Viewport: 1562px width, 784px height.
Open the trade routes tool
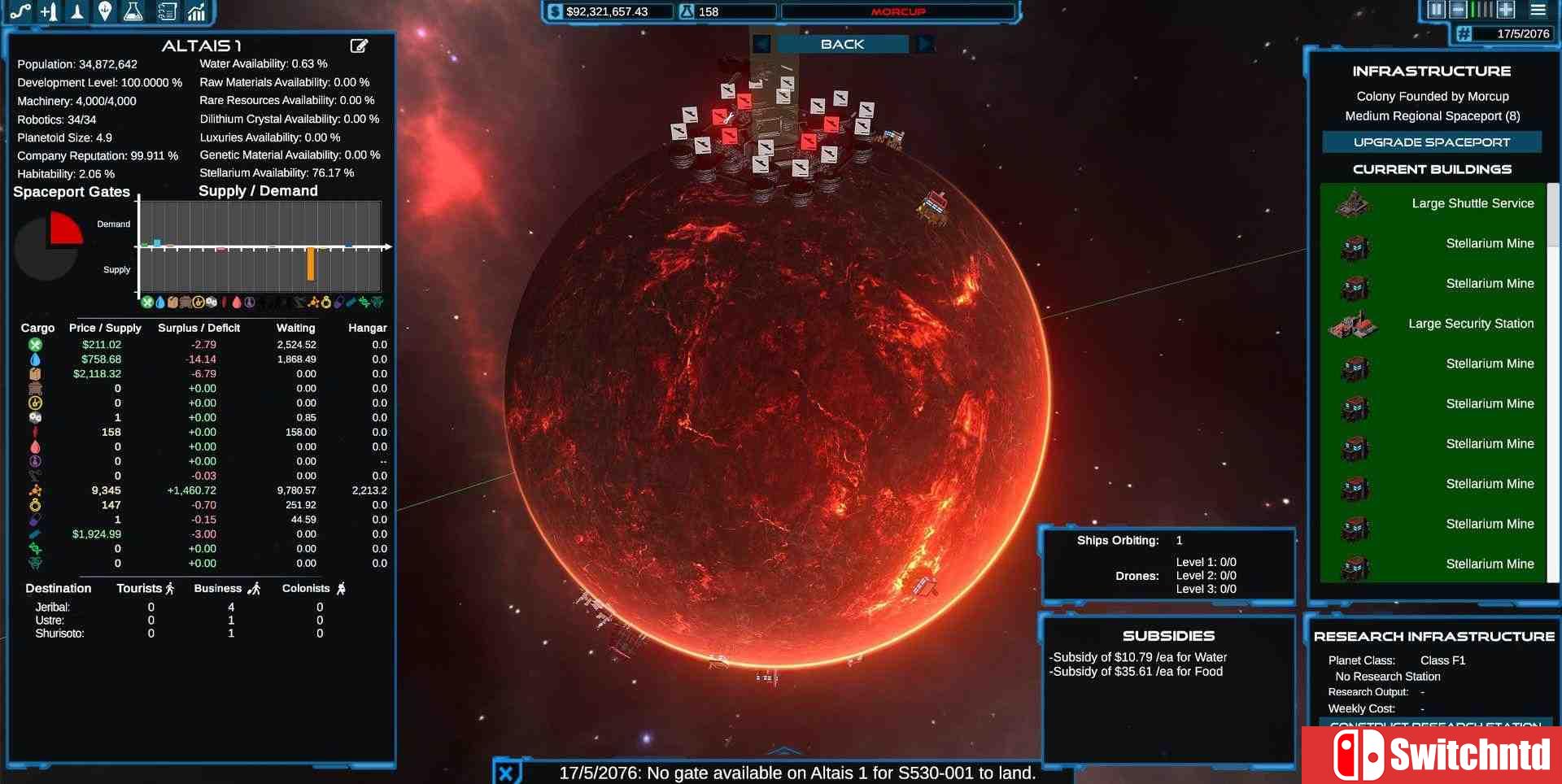pyautogui.click(x=20, y=11)
